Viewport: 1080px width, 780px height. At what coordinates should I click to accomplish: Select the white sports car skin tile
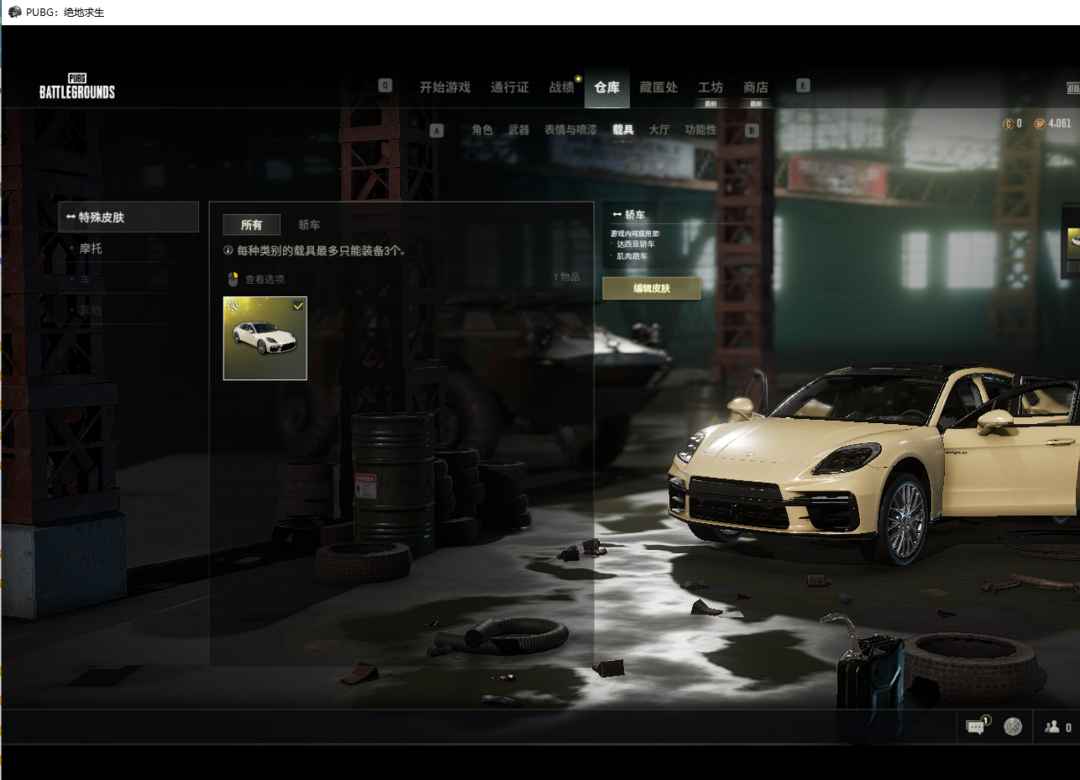(265, 338)
